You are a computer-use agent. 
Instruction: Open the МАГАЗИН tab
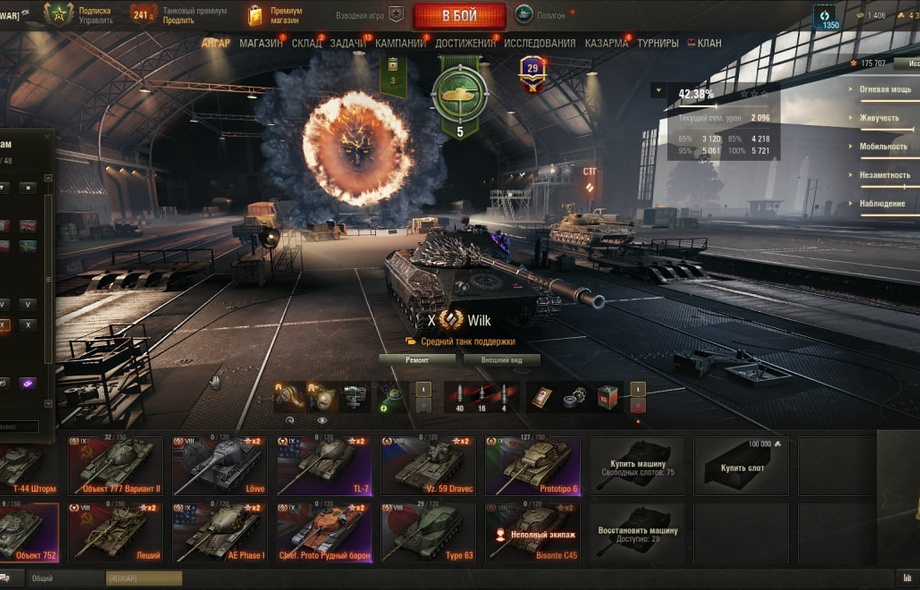261,44
